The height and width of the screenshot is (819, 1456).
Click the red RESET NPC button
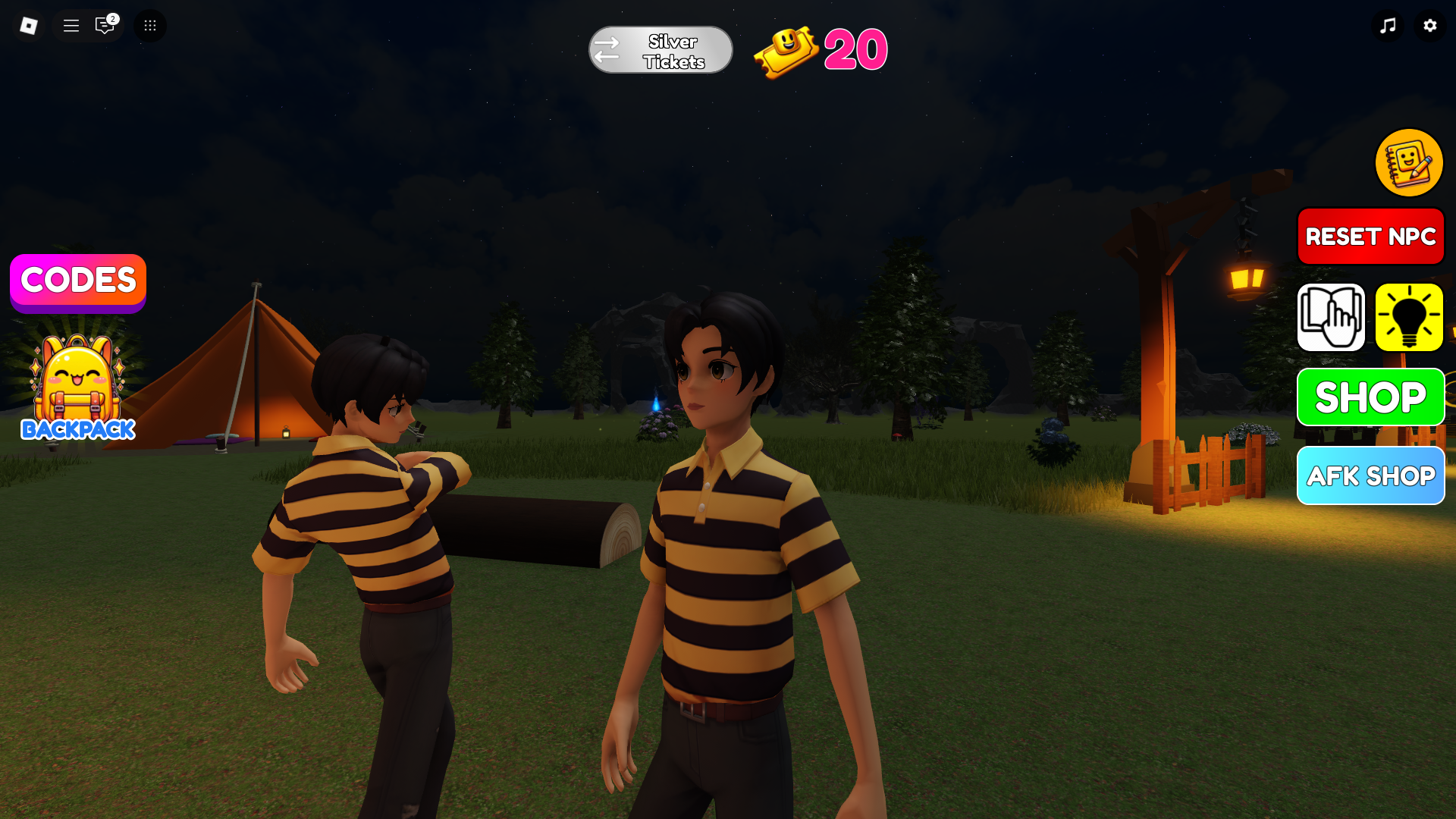click(x=1370, y=237)
